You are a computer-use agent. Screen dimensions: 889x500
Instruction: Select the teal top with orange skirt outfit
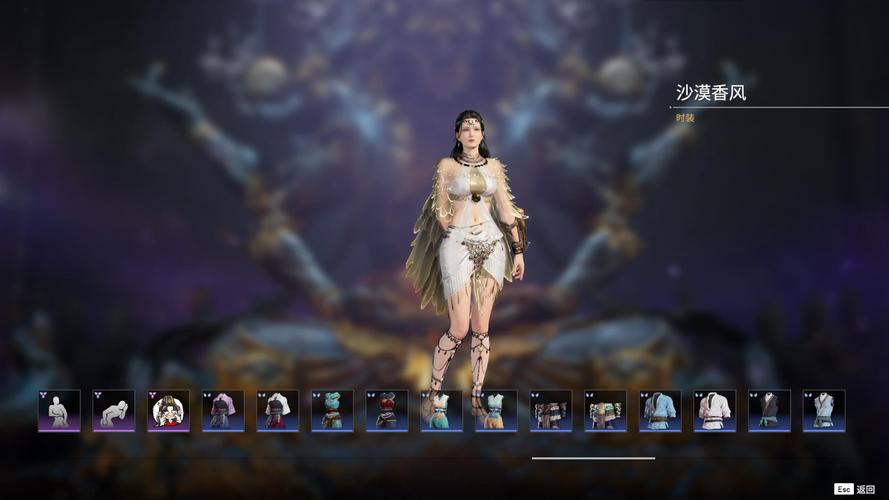point(496,411)
